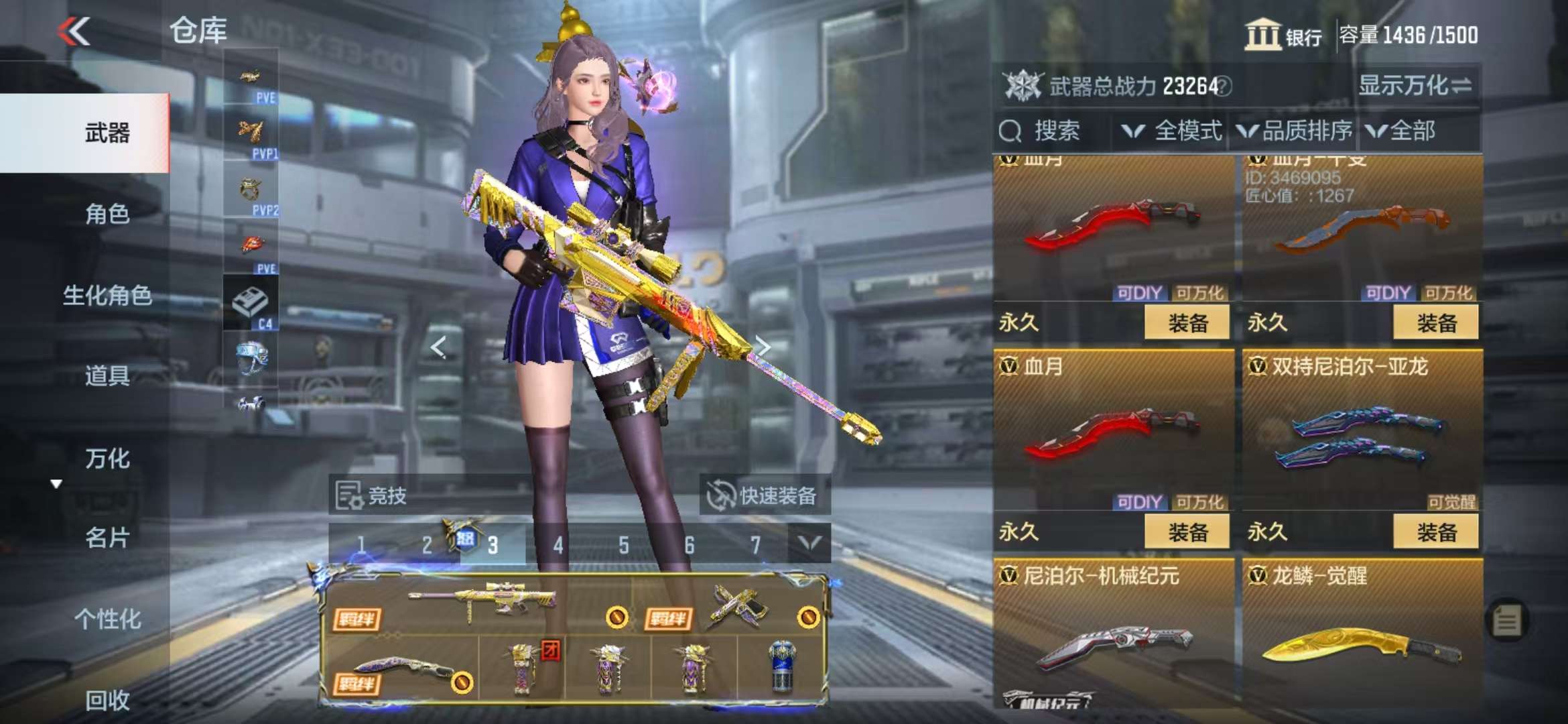This screenshot has height=724, width=1568.
Task: Select the 尼泊尔-机械纪元 knife card
Action: 1114,637
